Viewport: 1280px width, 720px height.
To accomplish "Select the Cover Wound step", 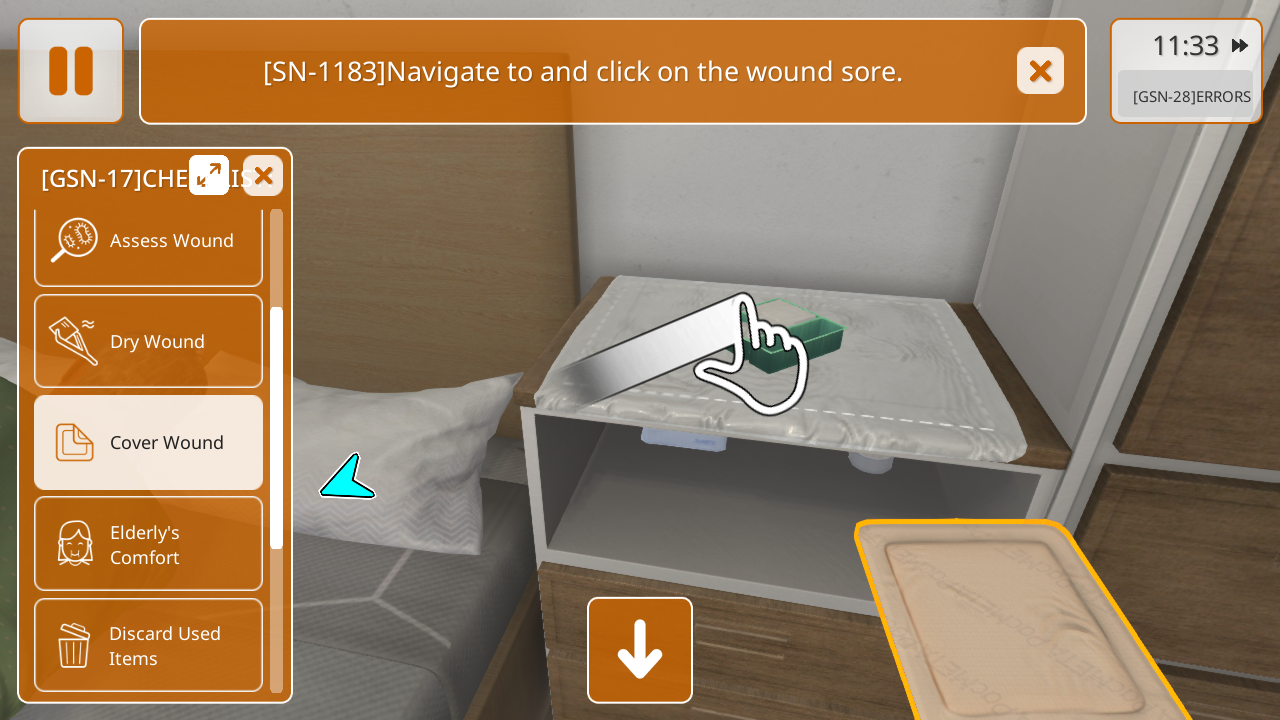I will (148, 443).
